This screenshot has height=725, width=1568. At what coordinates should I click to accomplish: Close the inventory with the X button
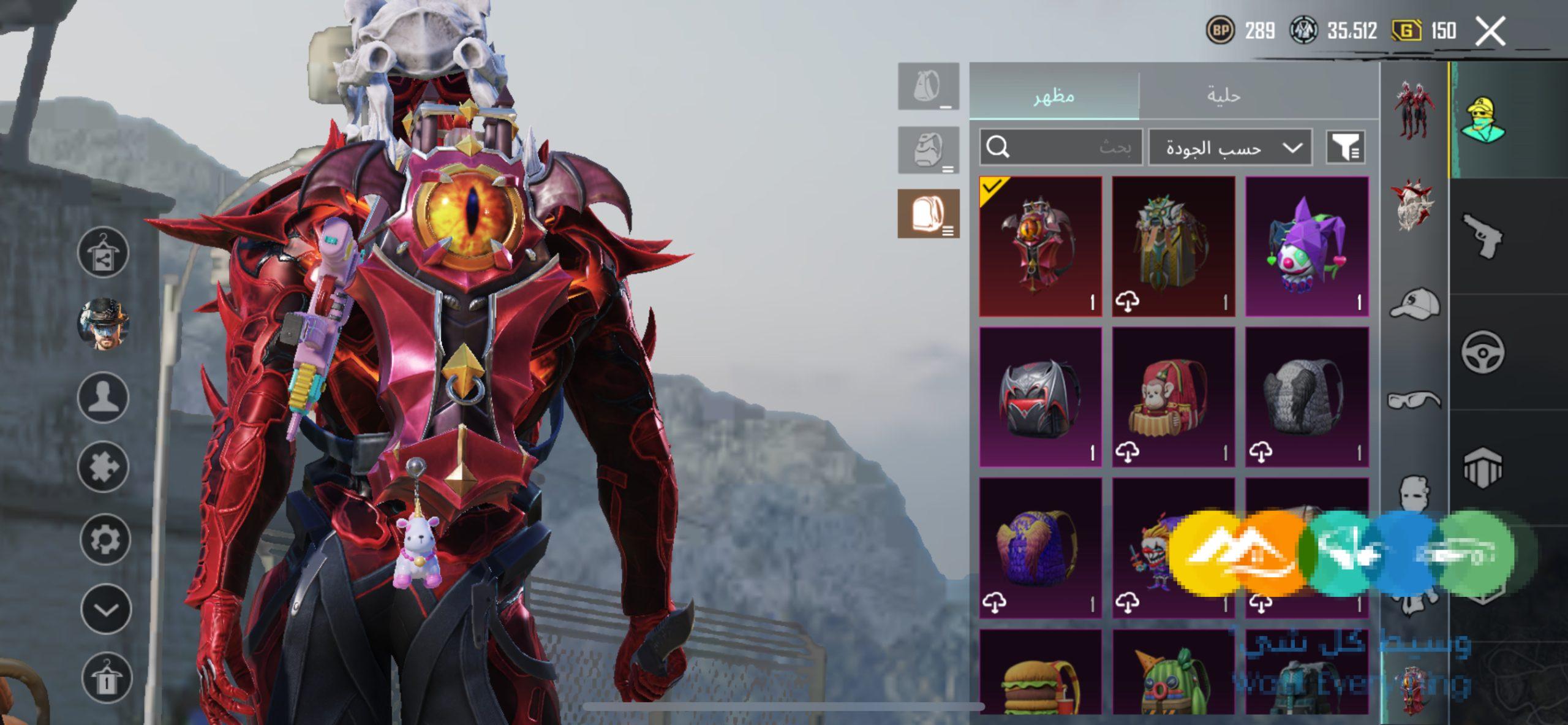1490,31
